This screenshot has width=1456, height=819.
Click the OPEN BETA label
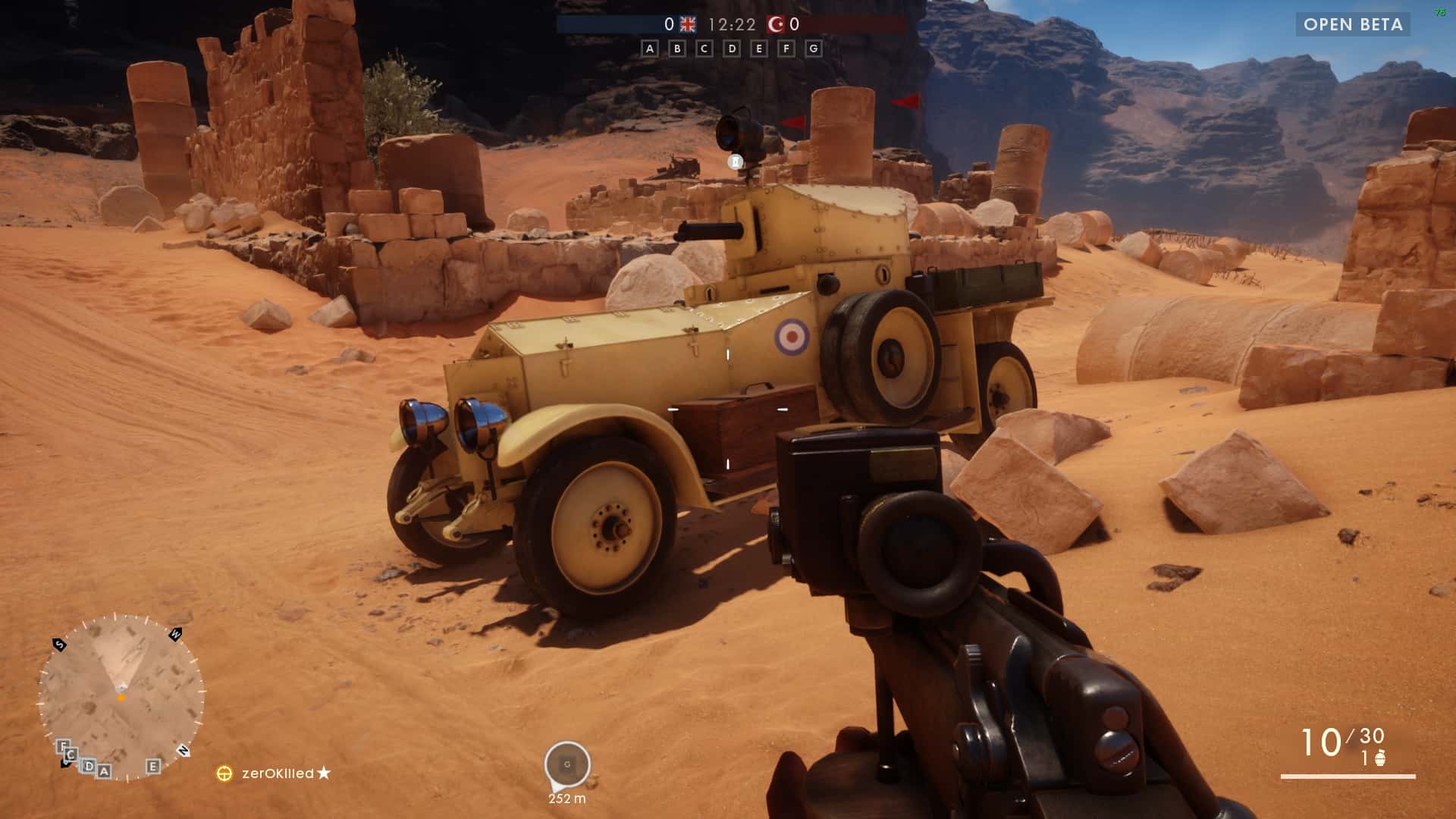pyautogui.click(x=1353, y=24)
